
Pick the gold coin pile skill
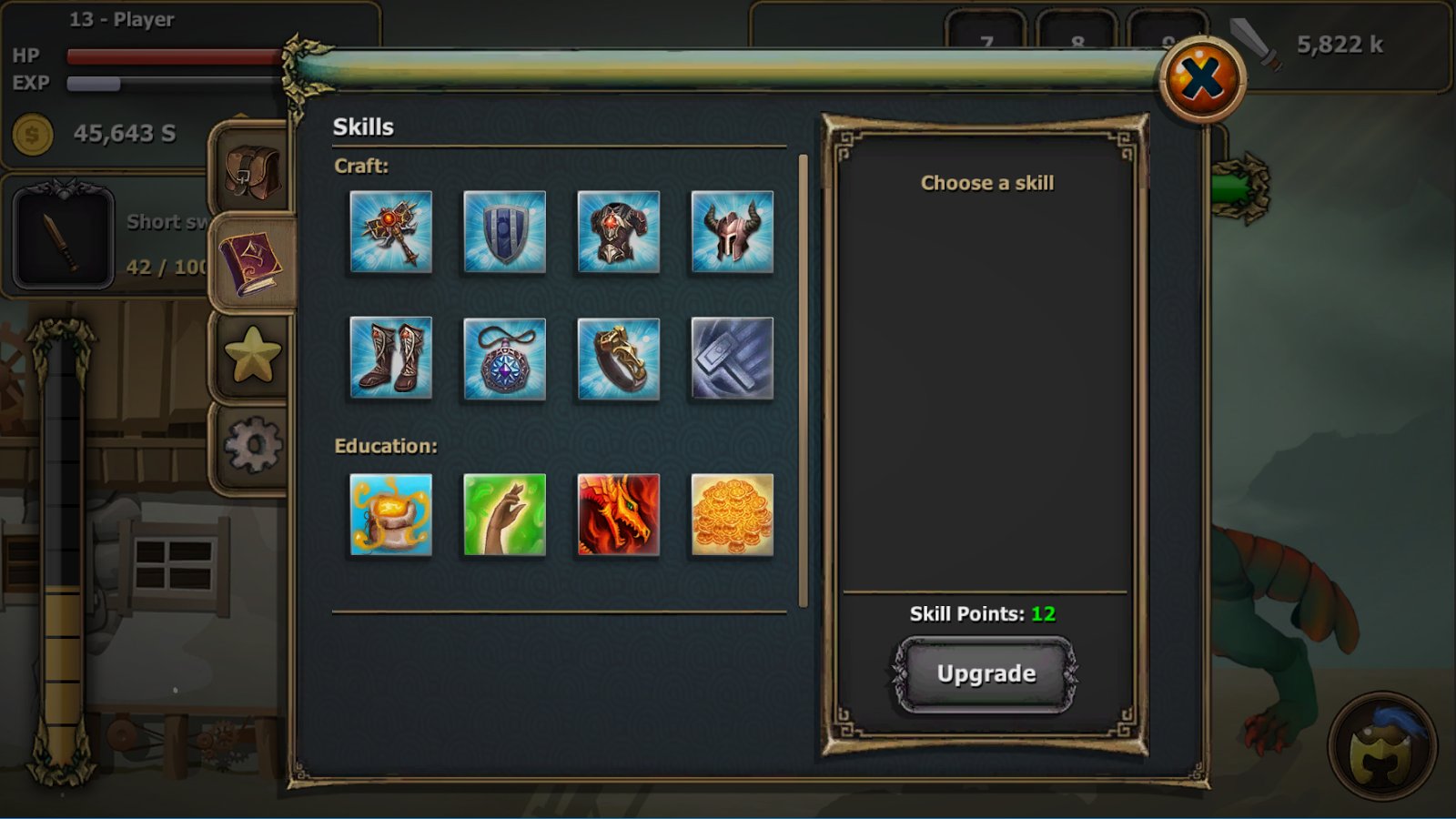point(733,515)
